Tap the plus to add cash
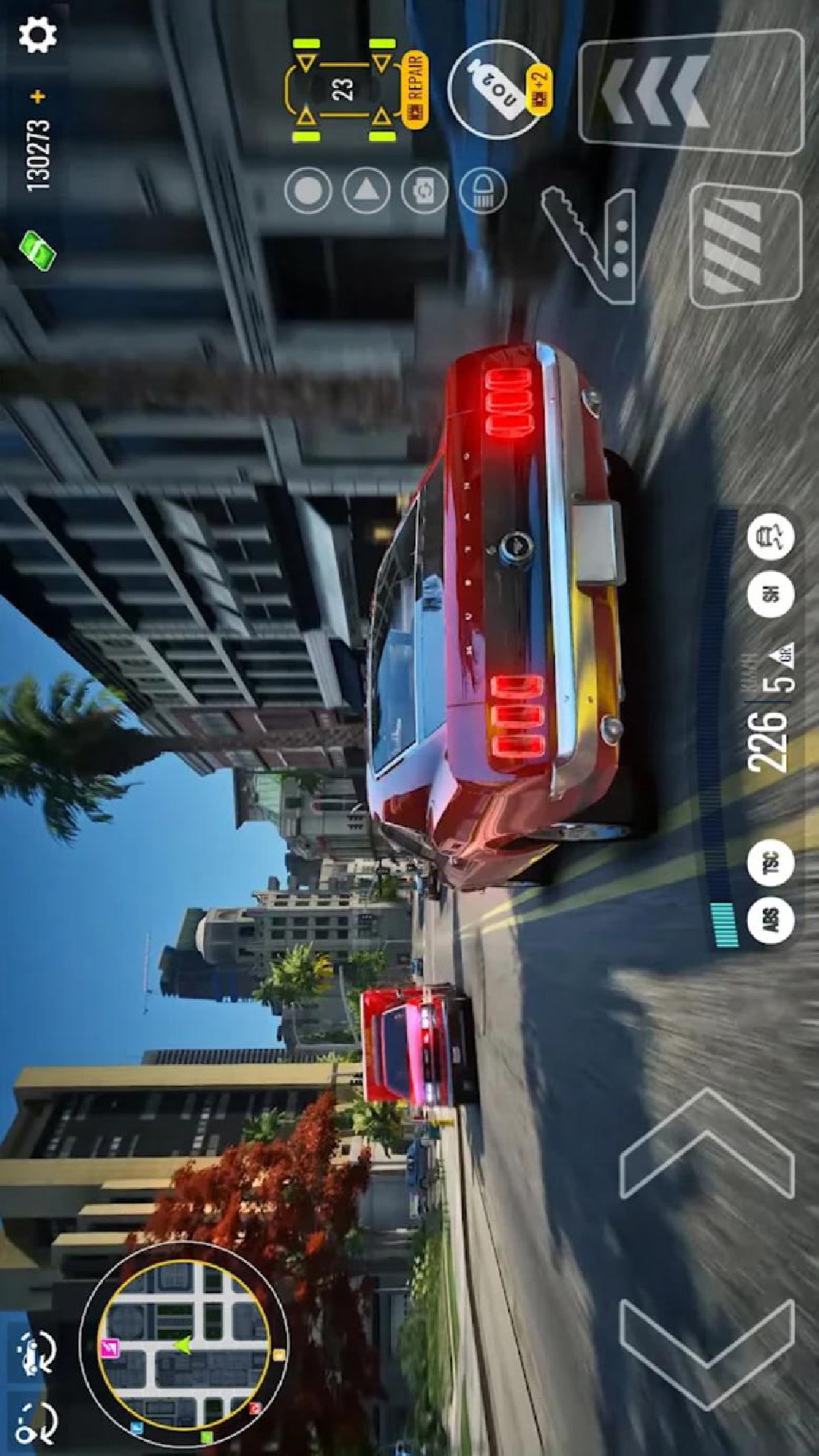Viewport: 819px width, 1456px height. [38, 97]
